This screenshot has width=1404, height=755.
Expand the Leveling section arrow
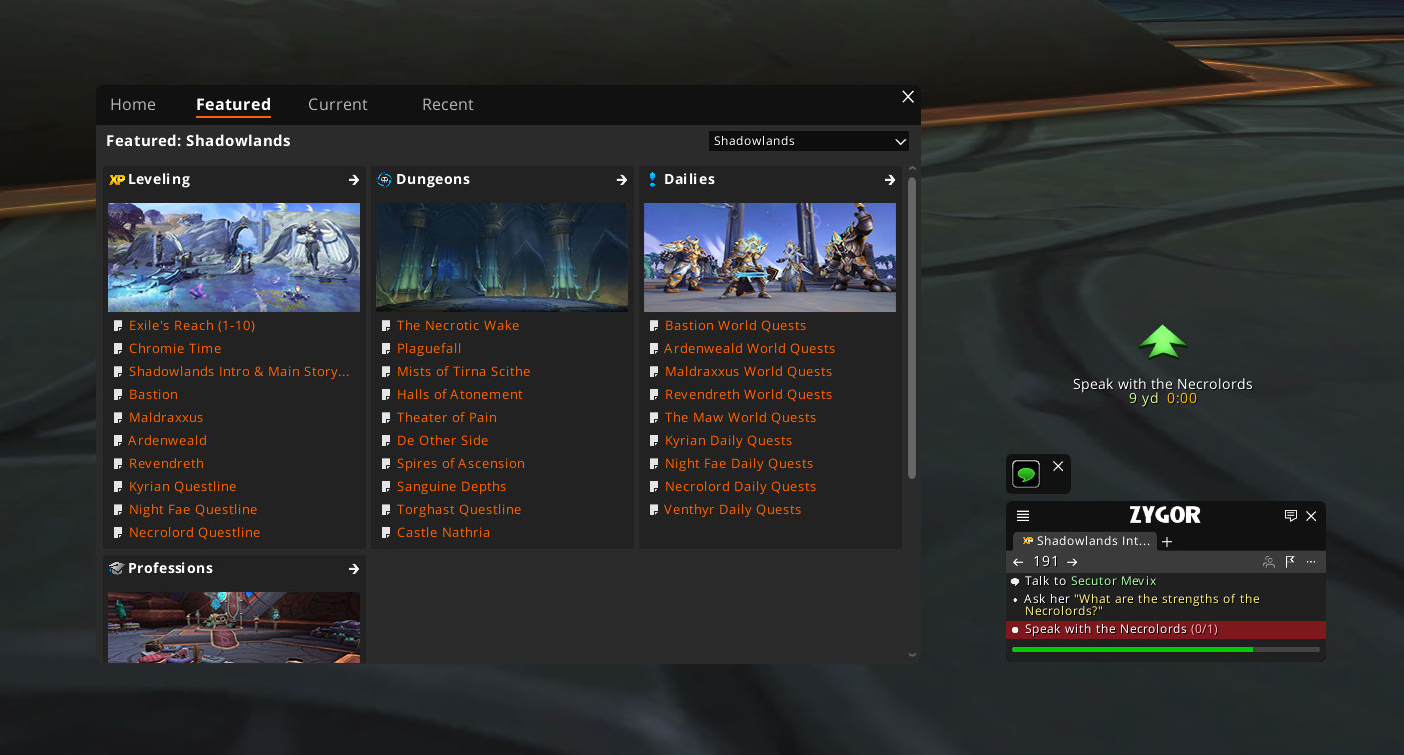(353, 180)
